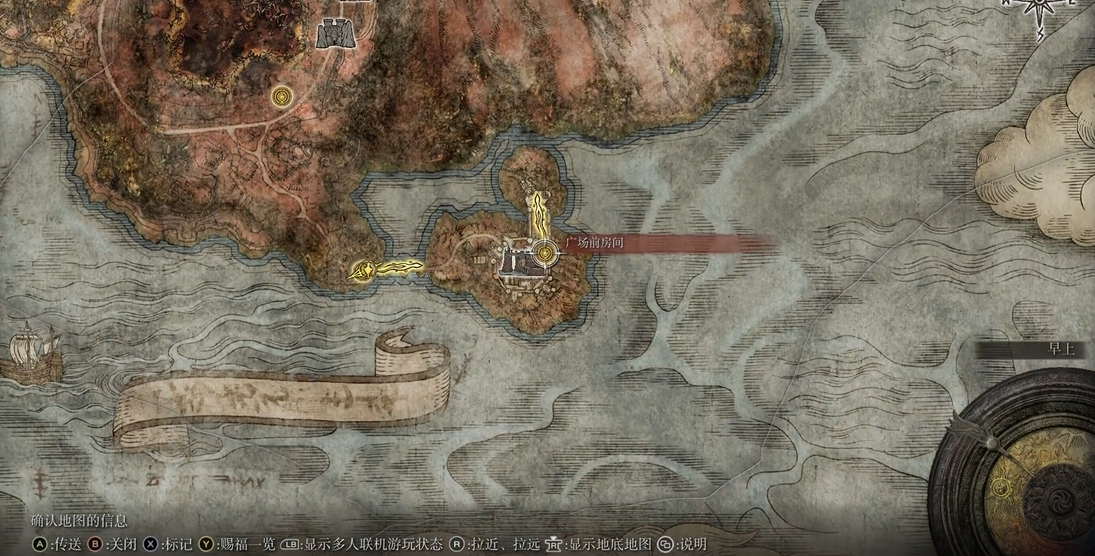The width and height of the screenshot is (1095, 556).
Task: Select the grace marker near the fortress
Action: tap(281, 96)
